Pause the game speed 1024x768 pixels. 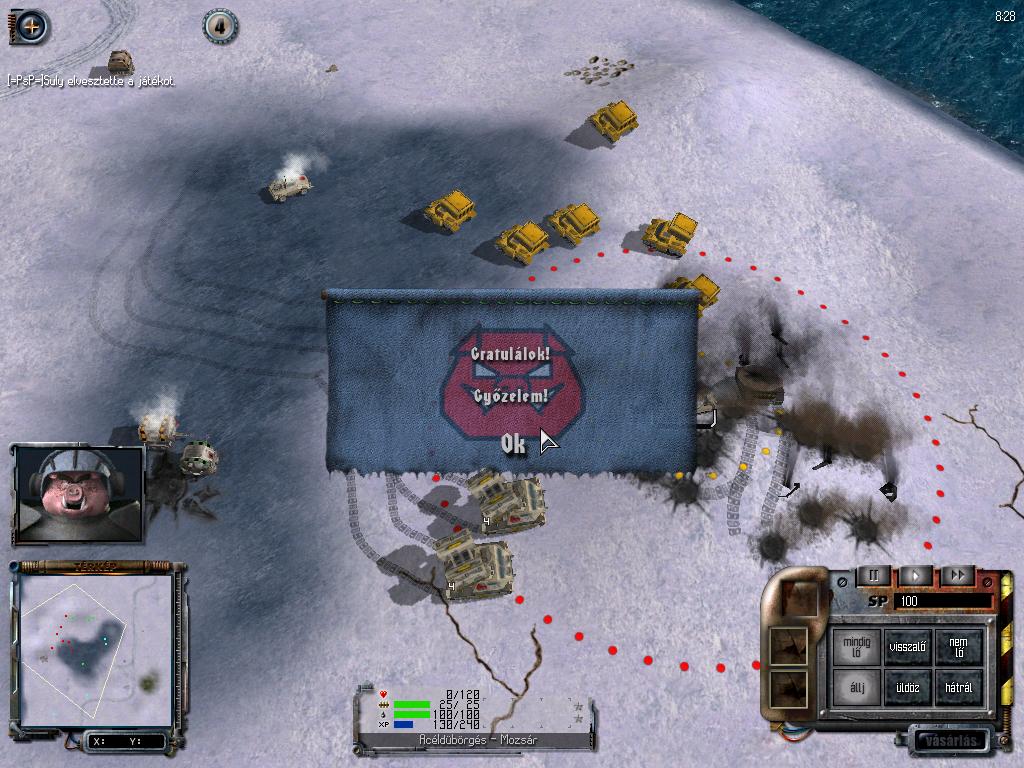pyautogui.click(x=874, y=575)
